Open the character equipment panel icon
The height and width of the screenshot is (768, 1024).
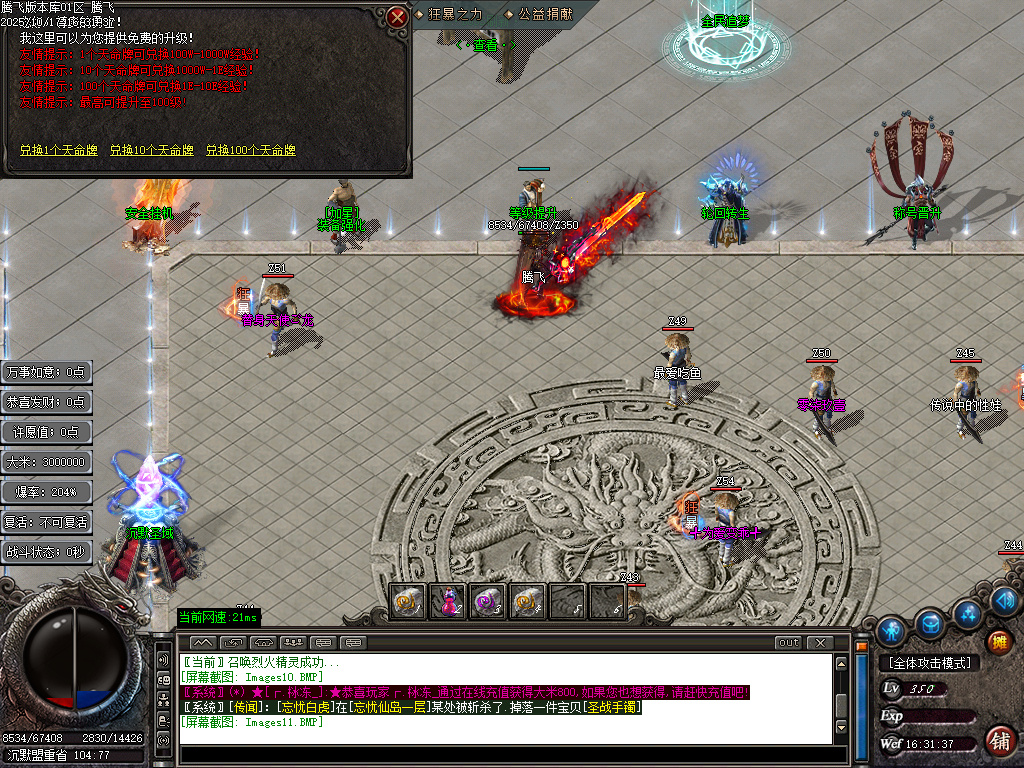point(891,631)
